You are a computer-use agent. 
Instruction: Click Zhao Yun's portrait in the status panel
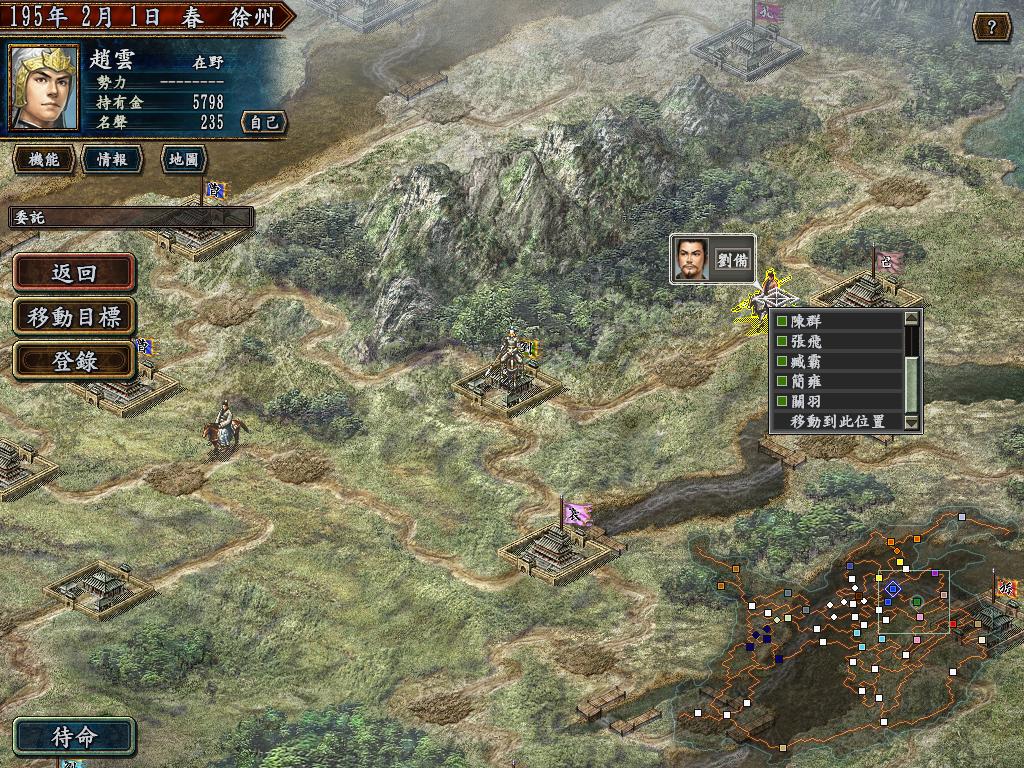(44, 88)
